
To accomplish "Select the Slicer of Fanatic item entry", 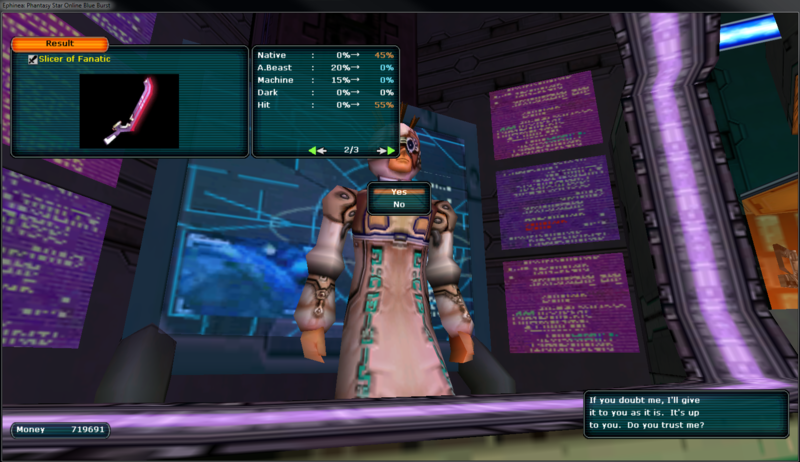I will [74, 60].
